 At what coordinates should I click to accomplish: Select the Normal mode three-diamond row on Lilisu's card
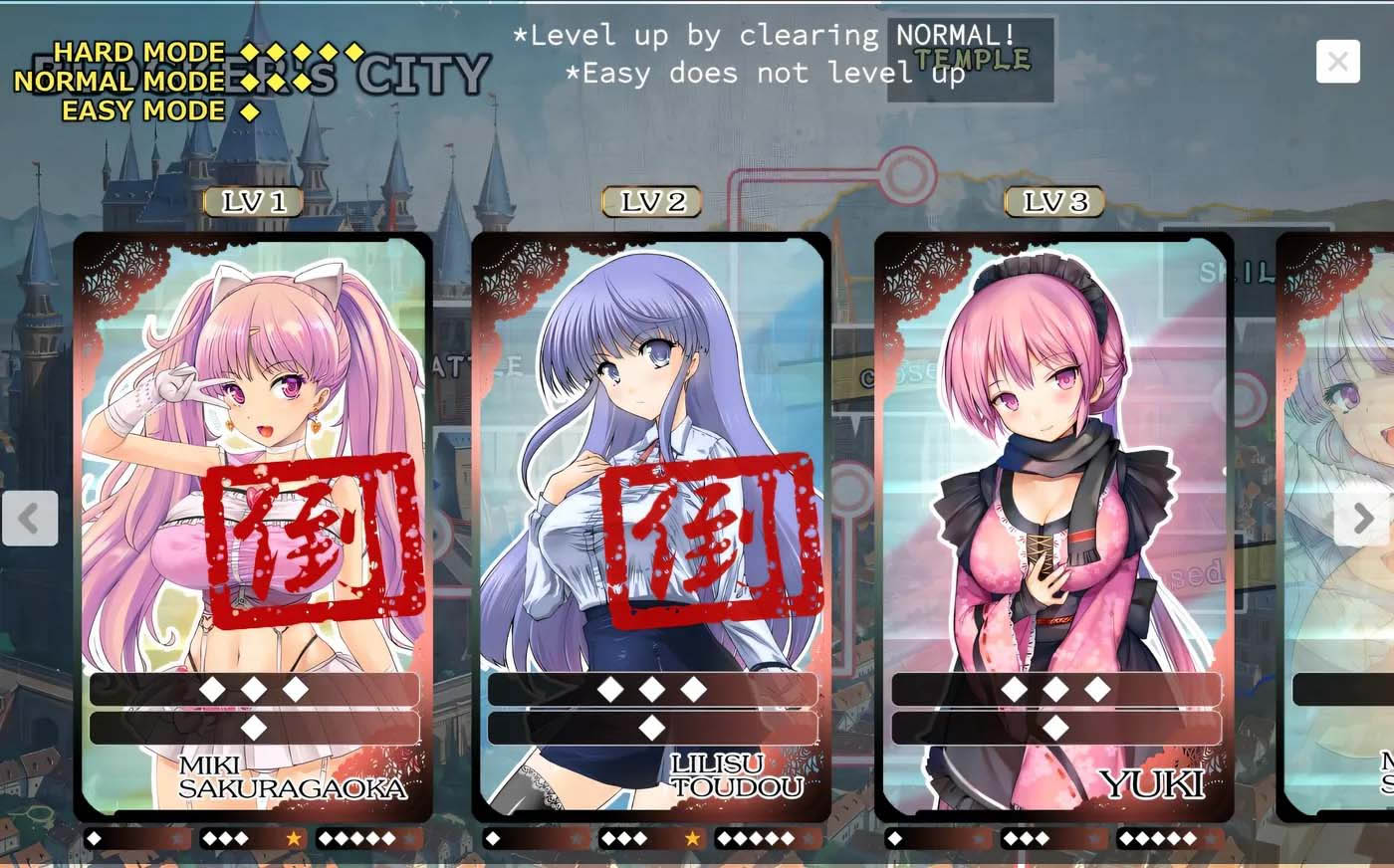click(x=652, y=688)
